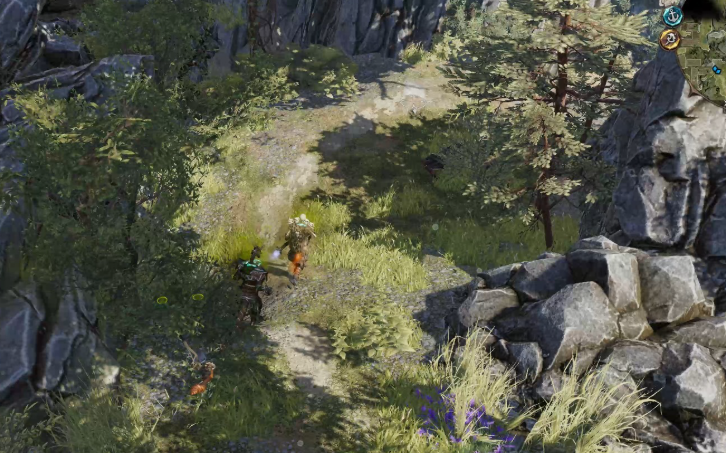Open the circular minimap
Screen dimensions: 726x453
click(x=706, y=56)
